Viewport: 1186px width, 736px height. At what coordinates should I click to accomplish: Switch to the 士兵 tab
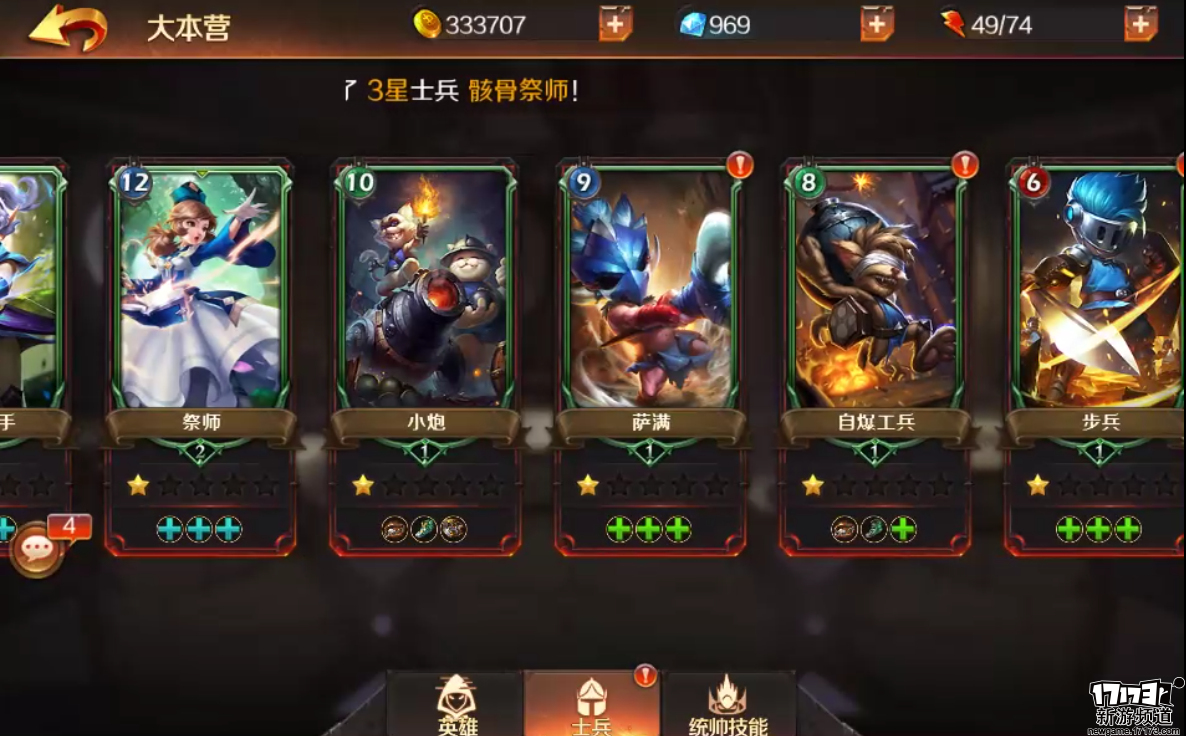(591, 705)
